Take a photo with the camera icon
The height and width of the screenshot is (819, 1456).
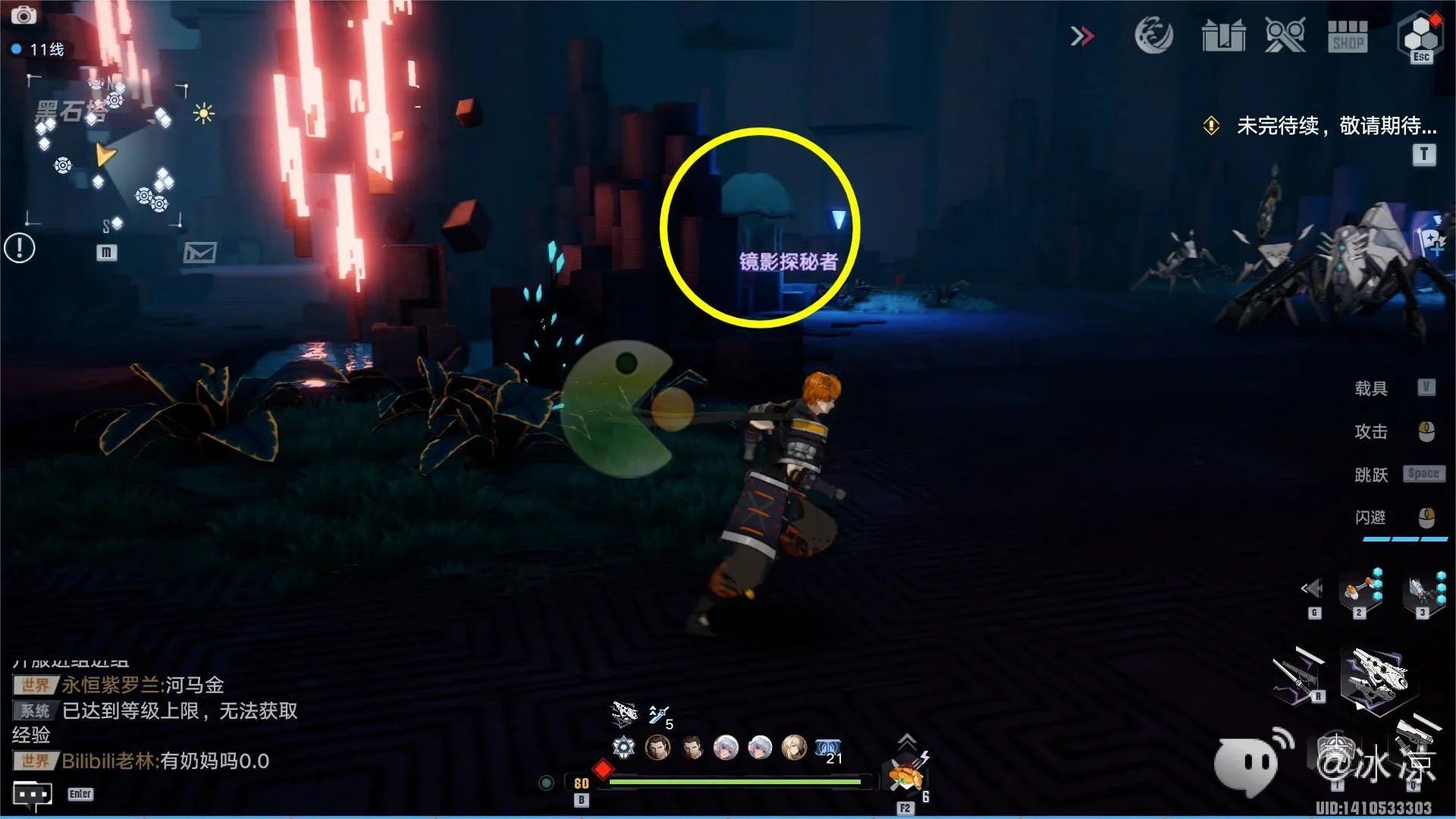tap(23, 14)
